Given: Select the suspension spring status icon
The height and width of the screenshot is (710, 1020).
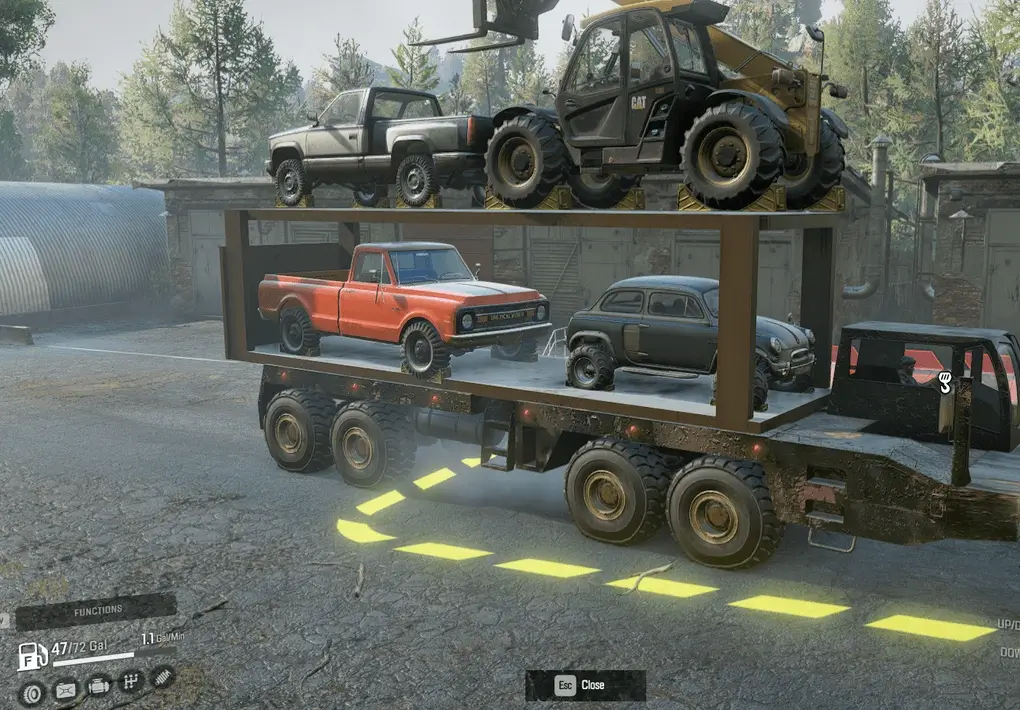Looking at the screenshot, I should pyautogui.click(x=162, y=677).
